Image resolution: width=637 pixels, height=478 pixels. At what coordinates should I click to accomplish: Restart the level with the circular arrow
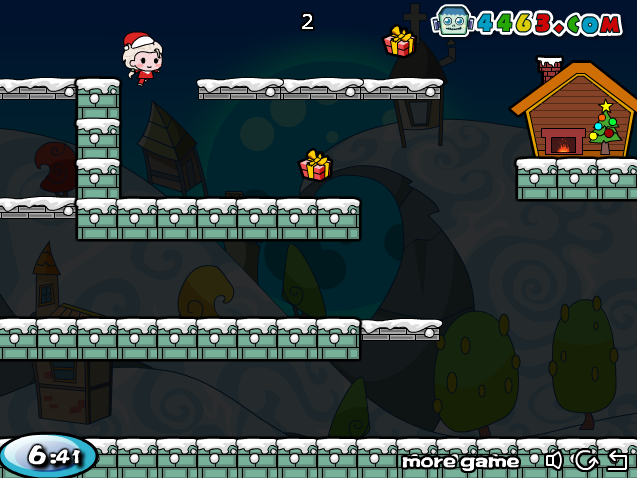[x=585, y=460]
